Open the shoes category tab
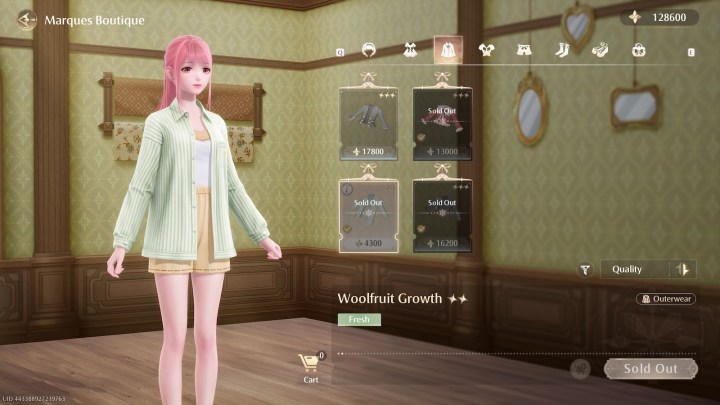 (x=600, y=49)
